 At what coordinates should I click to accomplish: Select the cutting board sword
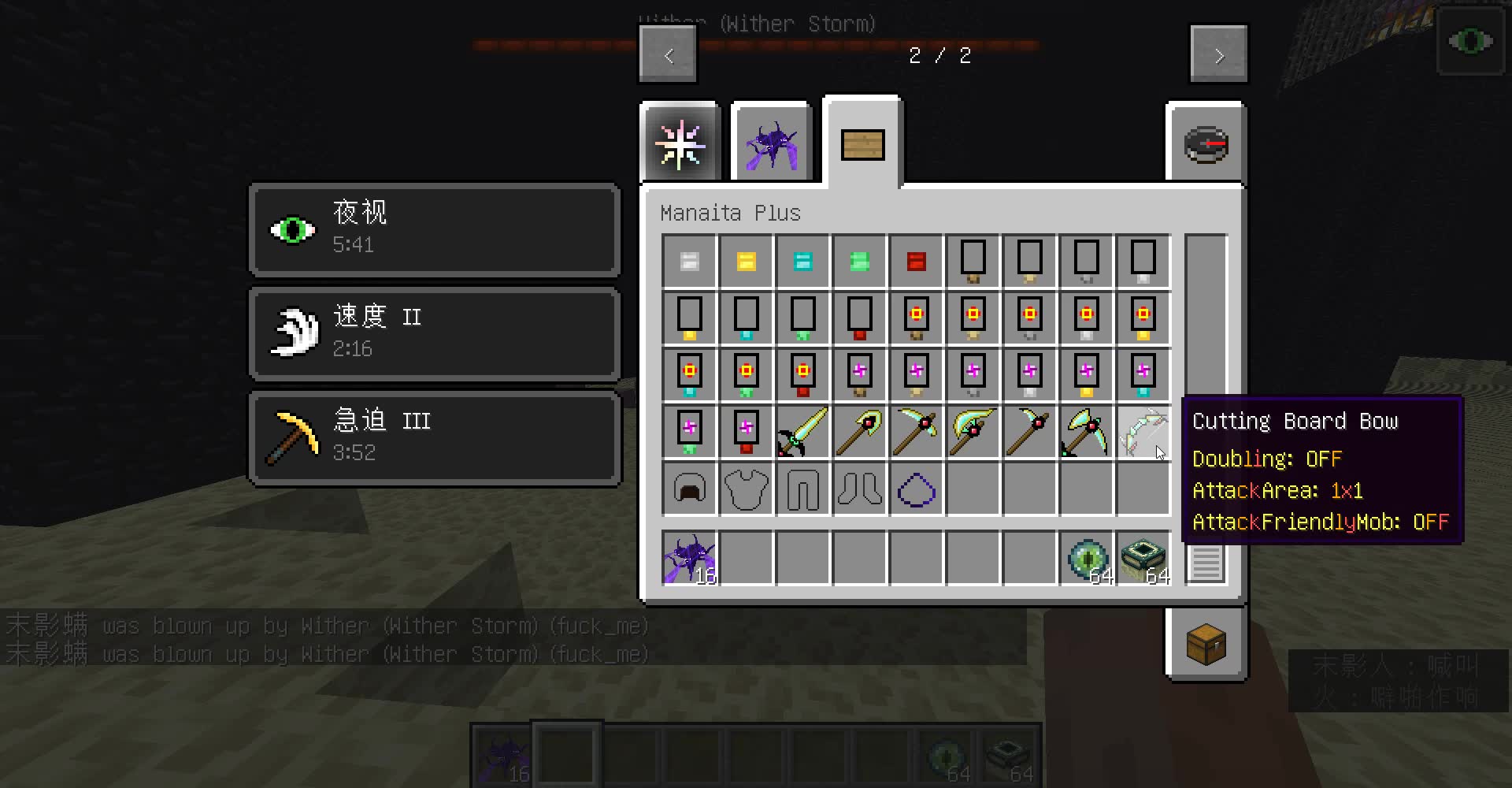802,432
